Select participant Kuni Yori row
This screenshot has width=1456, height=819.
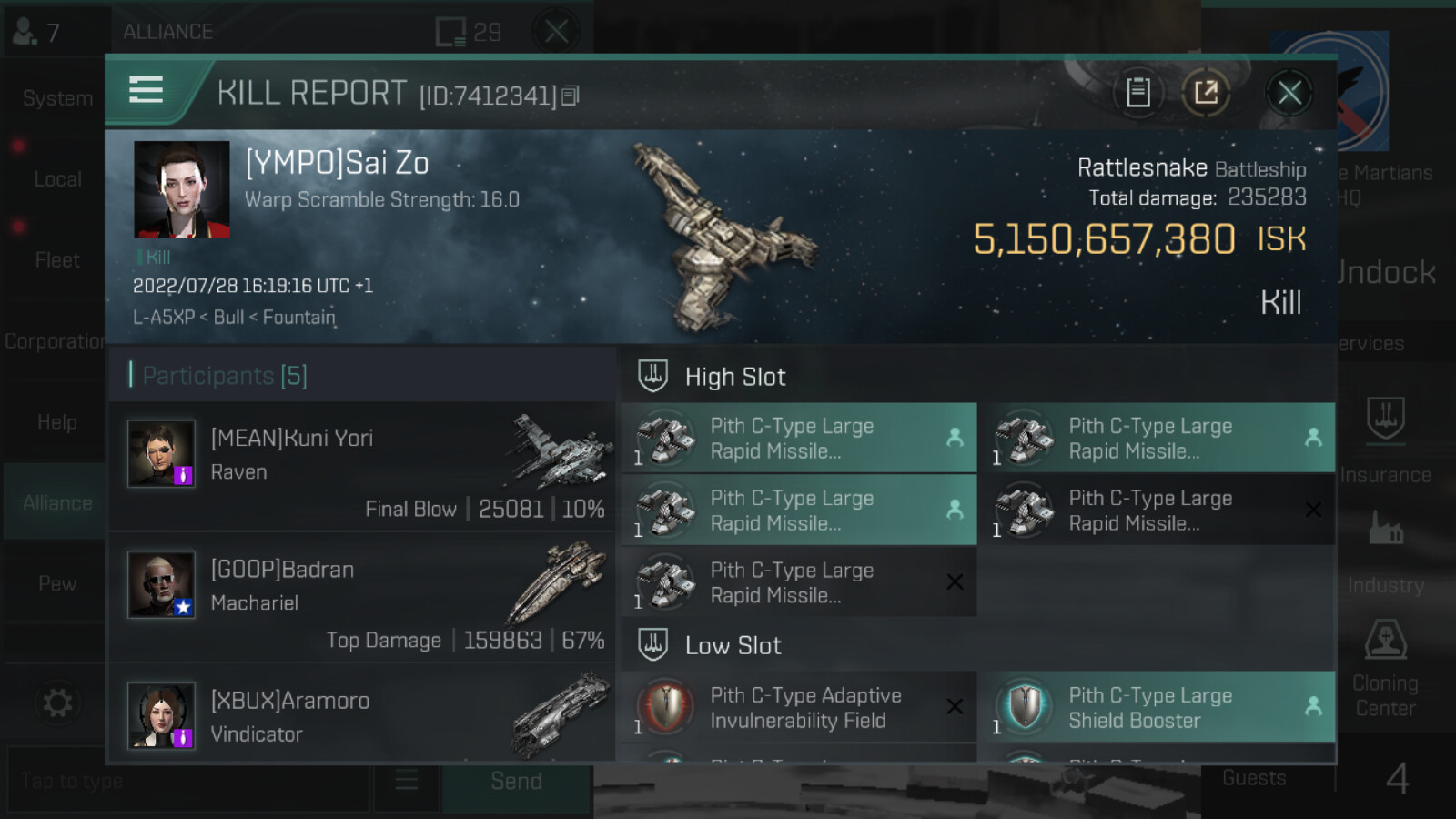coord(362,467)
